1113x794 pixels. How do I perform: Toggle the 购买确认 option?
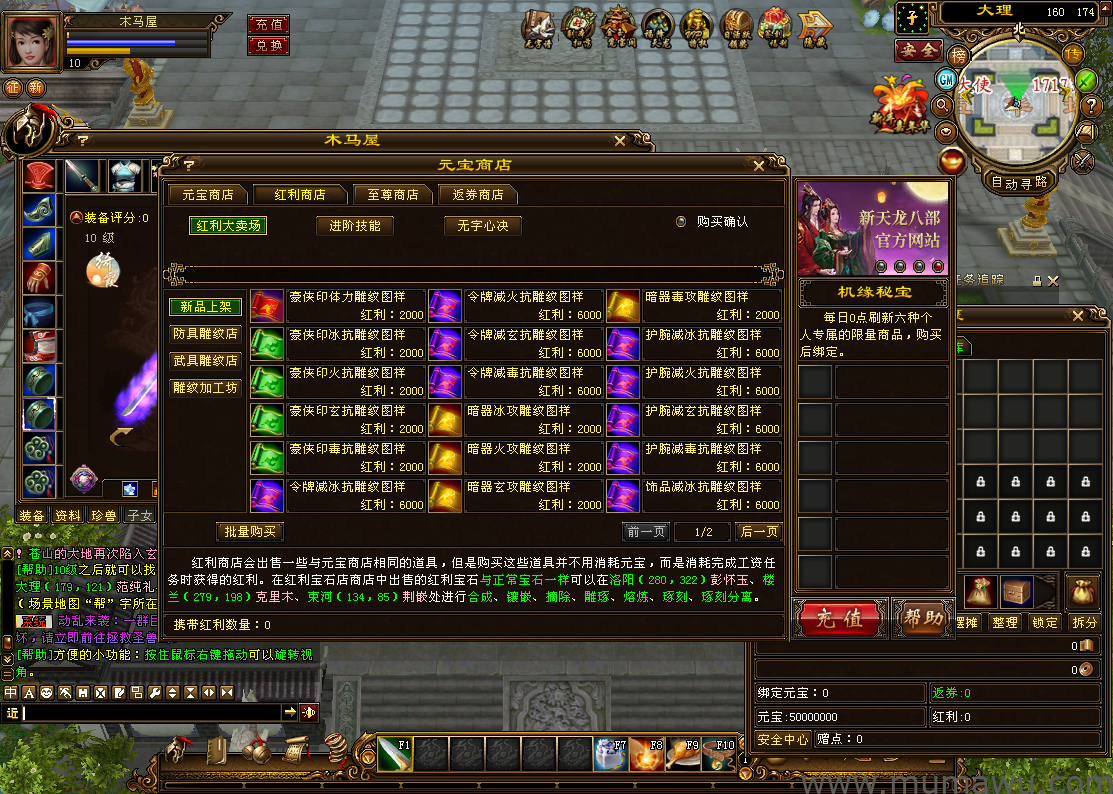pyautogui.click(x=682, y=222)
